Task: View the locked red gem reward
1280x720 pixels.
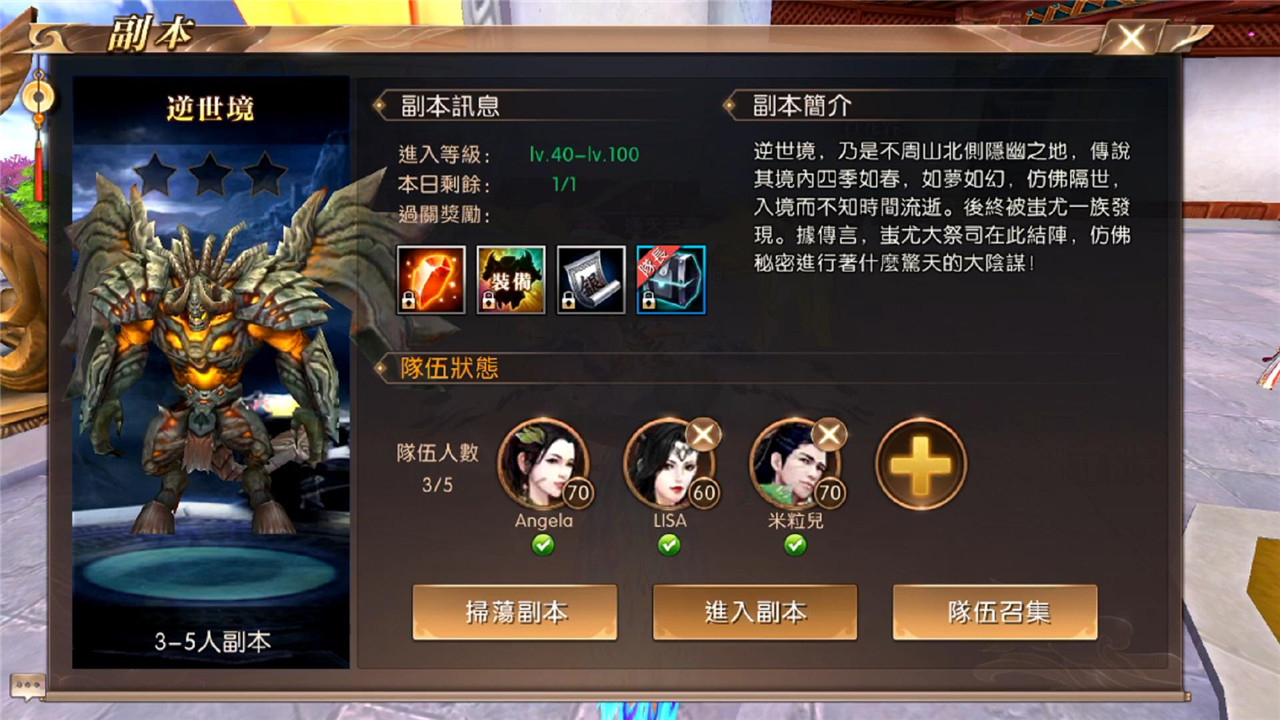Action: tap(431, 279)
